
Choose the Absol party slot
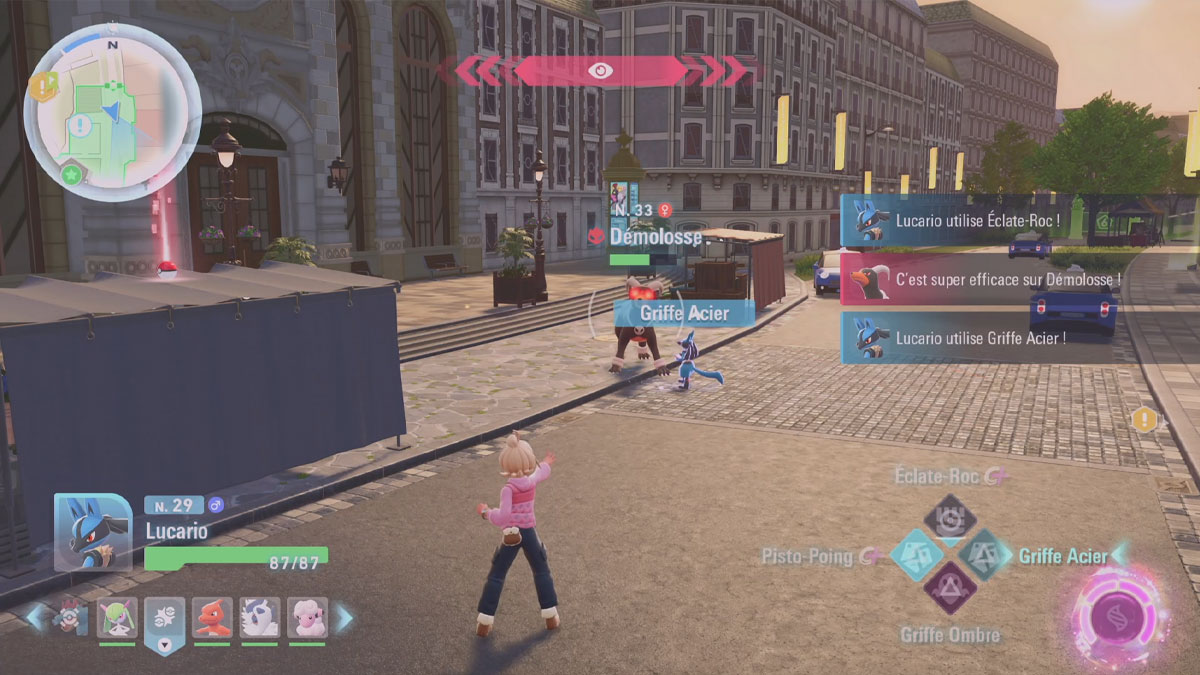click(x=259, y=617)
